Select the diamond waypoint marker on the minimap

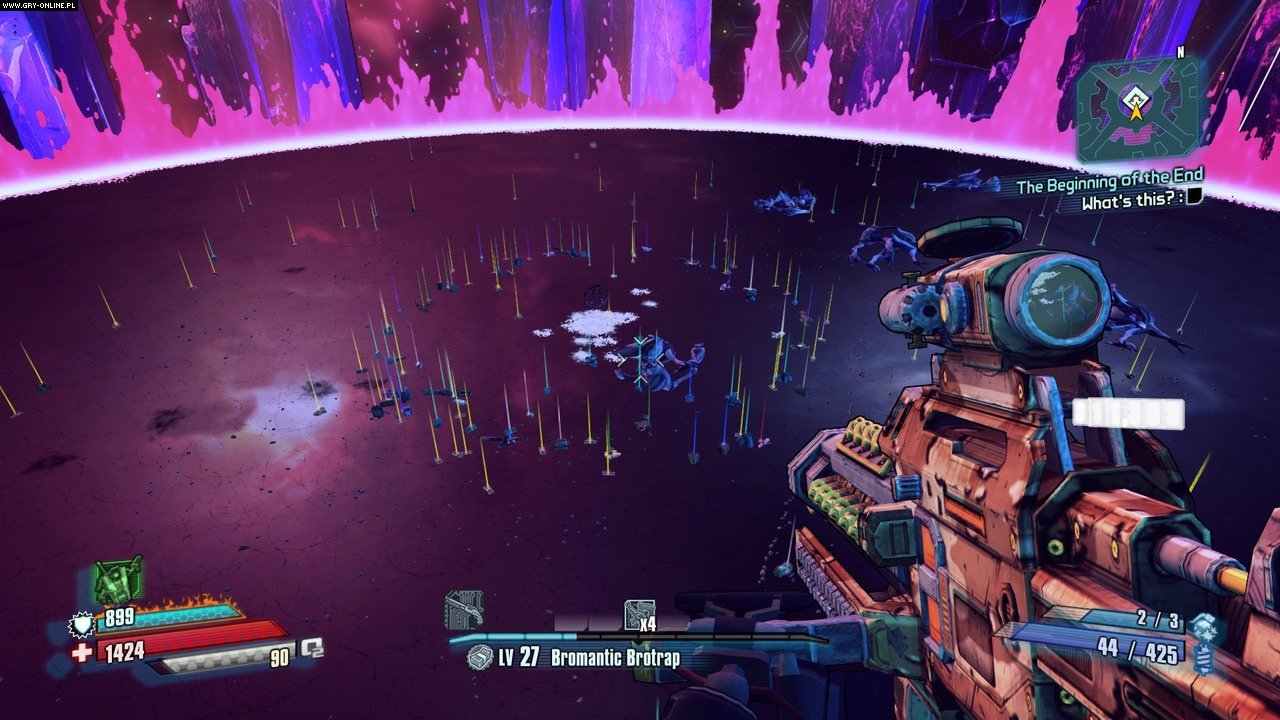click(1135, 96)
